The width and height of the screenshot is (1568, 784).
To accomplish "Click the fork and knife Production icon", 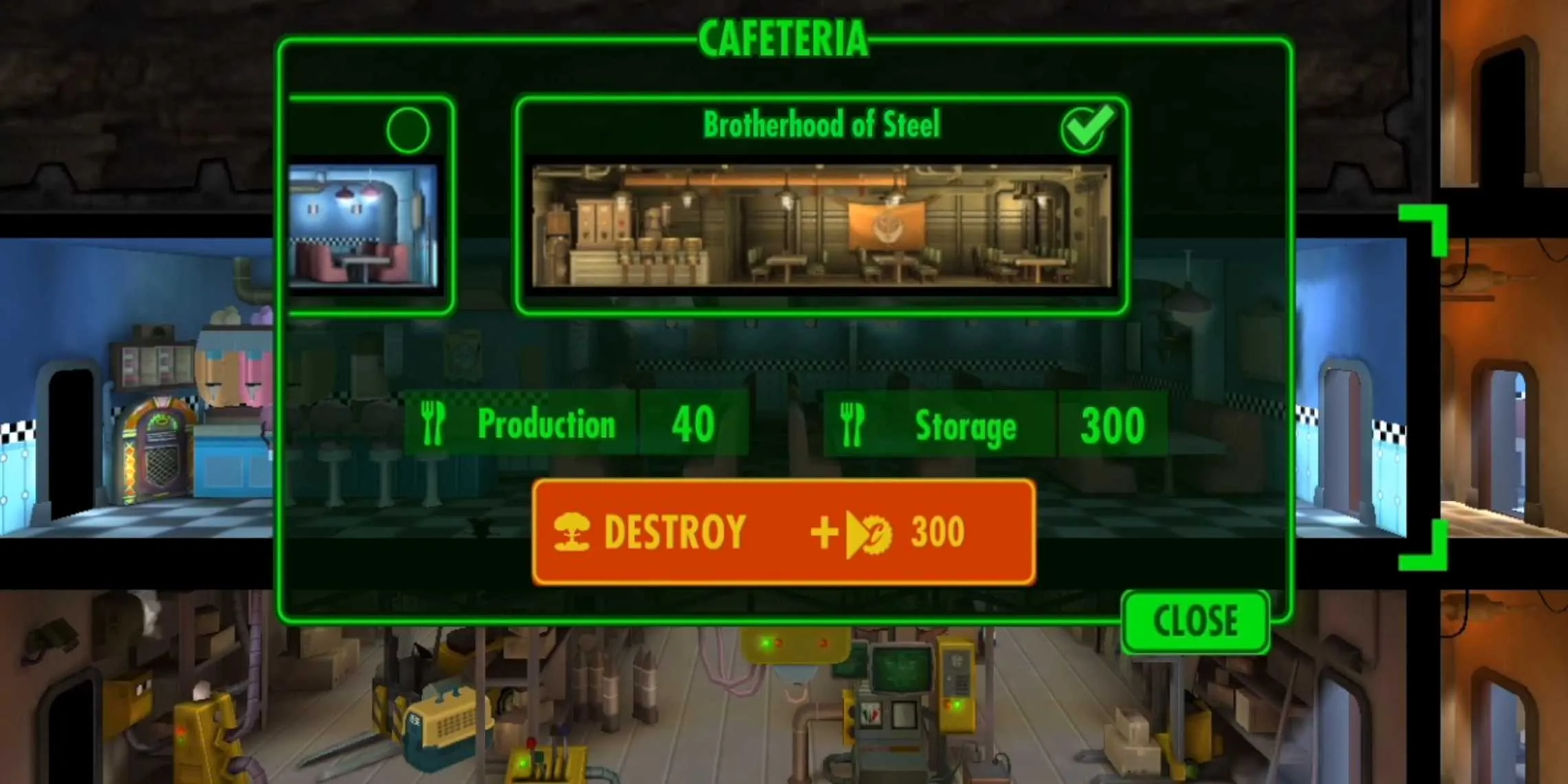I will (x=433, y=423).
